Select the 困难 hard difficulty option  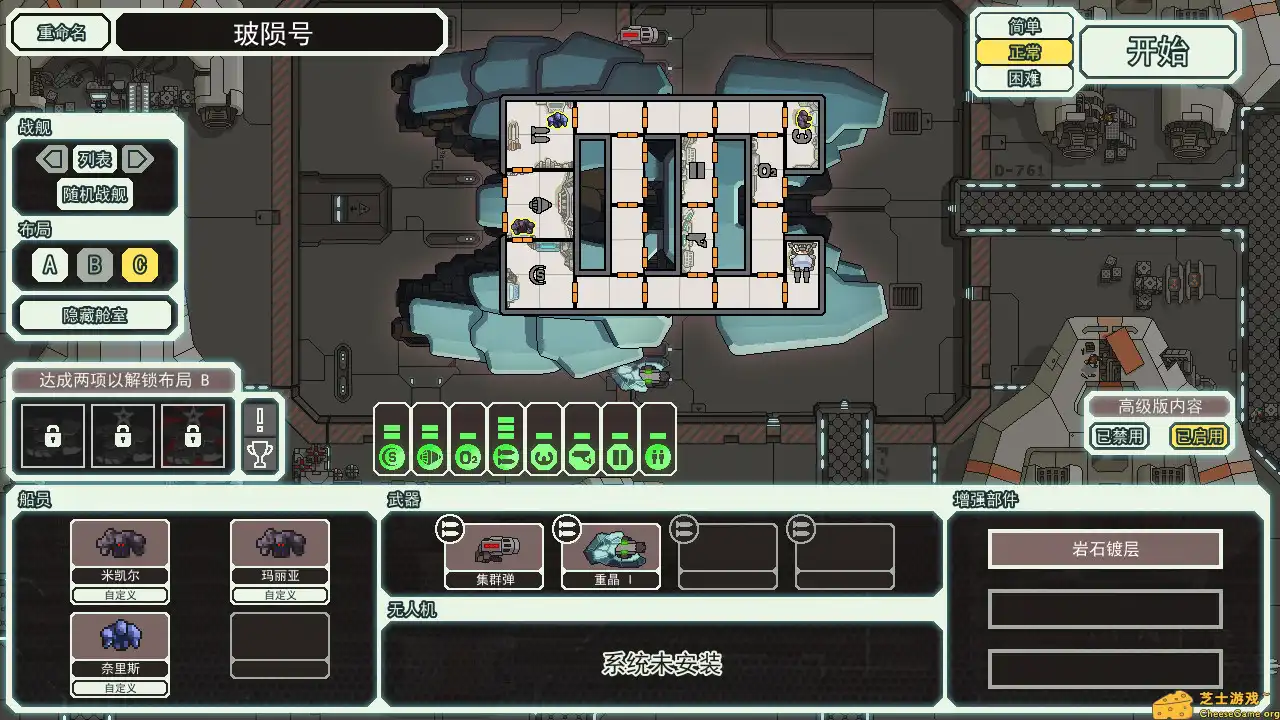coord(1022,79)
